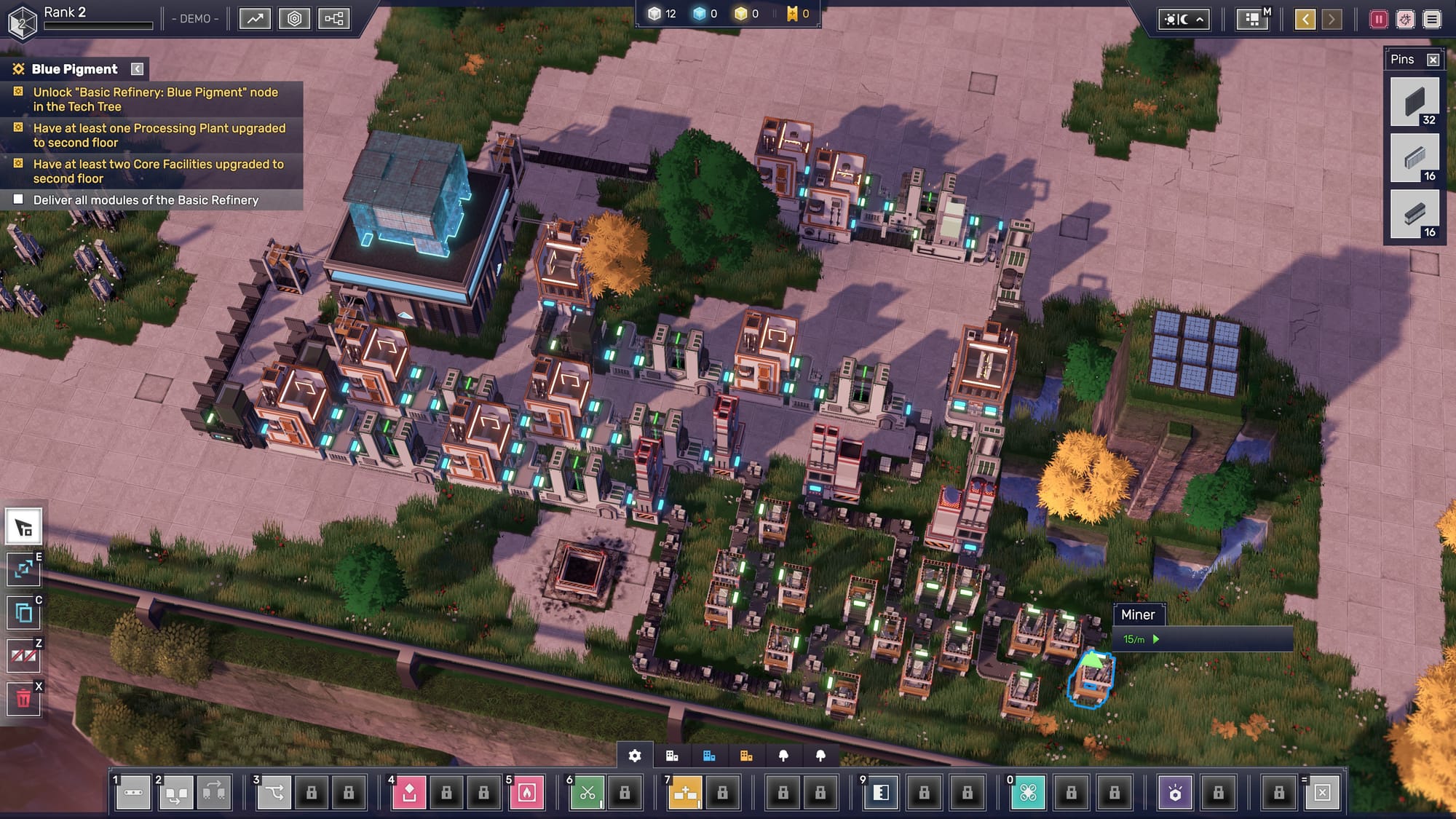Activate the copy tool on left sidebar

(x=23, y=613)
